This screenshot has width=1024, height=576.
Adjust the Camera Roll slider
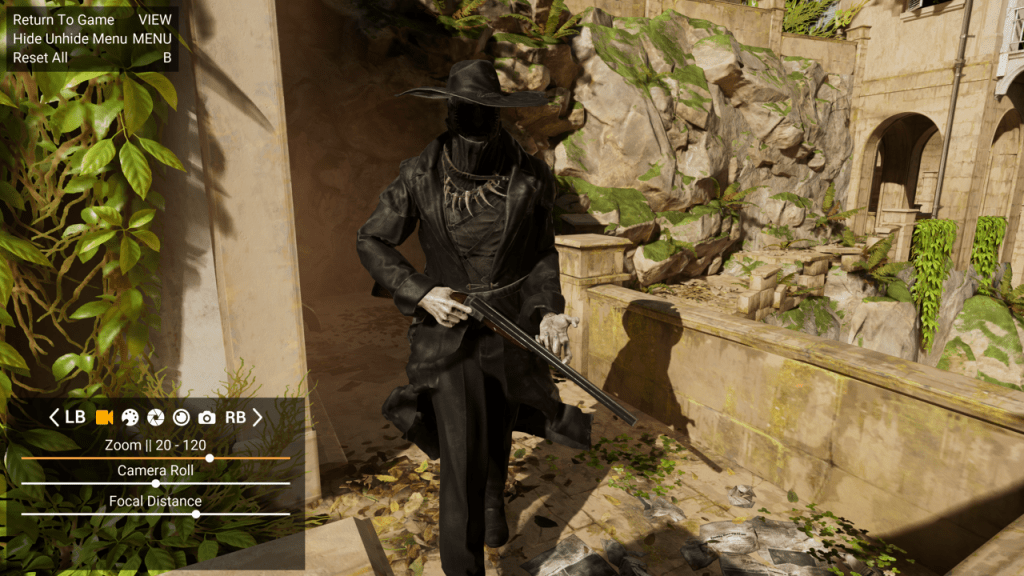(x=155, y=483)
